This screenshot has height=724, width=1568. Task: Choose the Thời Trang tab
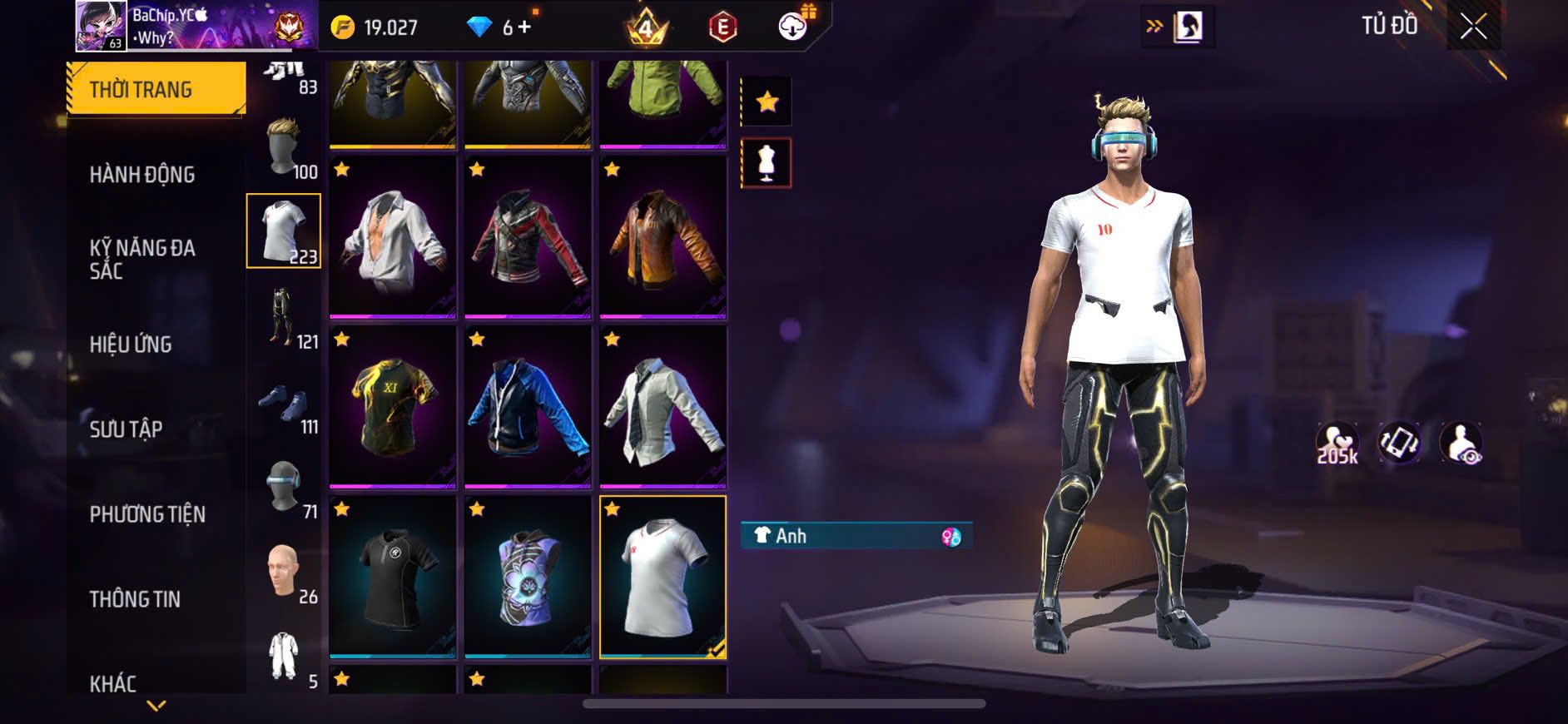pyautogui.click(x=156, y=89)
